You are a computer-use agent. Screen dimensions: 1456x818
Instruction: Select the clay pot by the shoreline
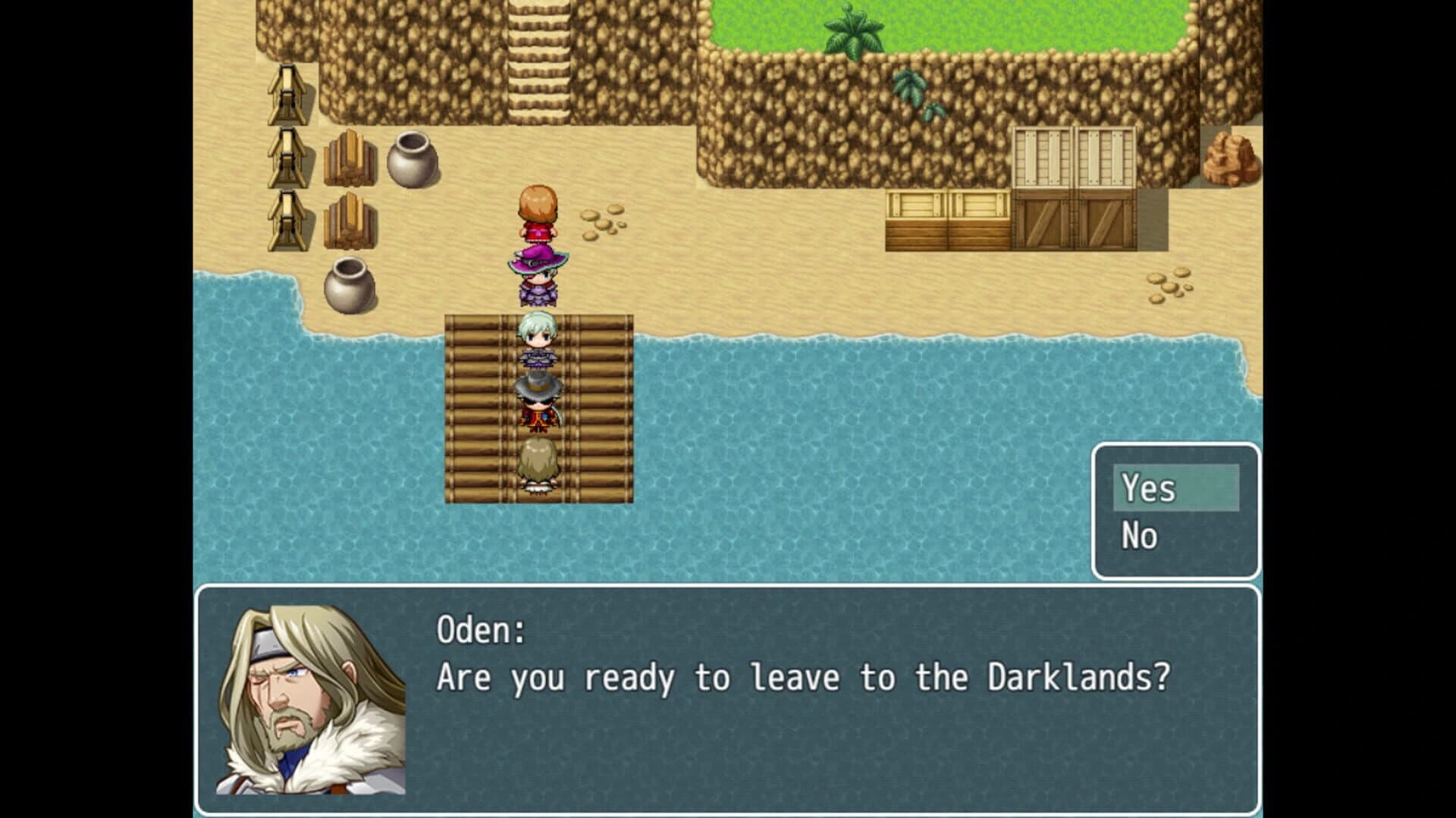[x=351, y=284]
